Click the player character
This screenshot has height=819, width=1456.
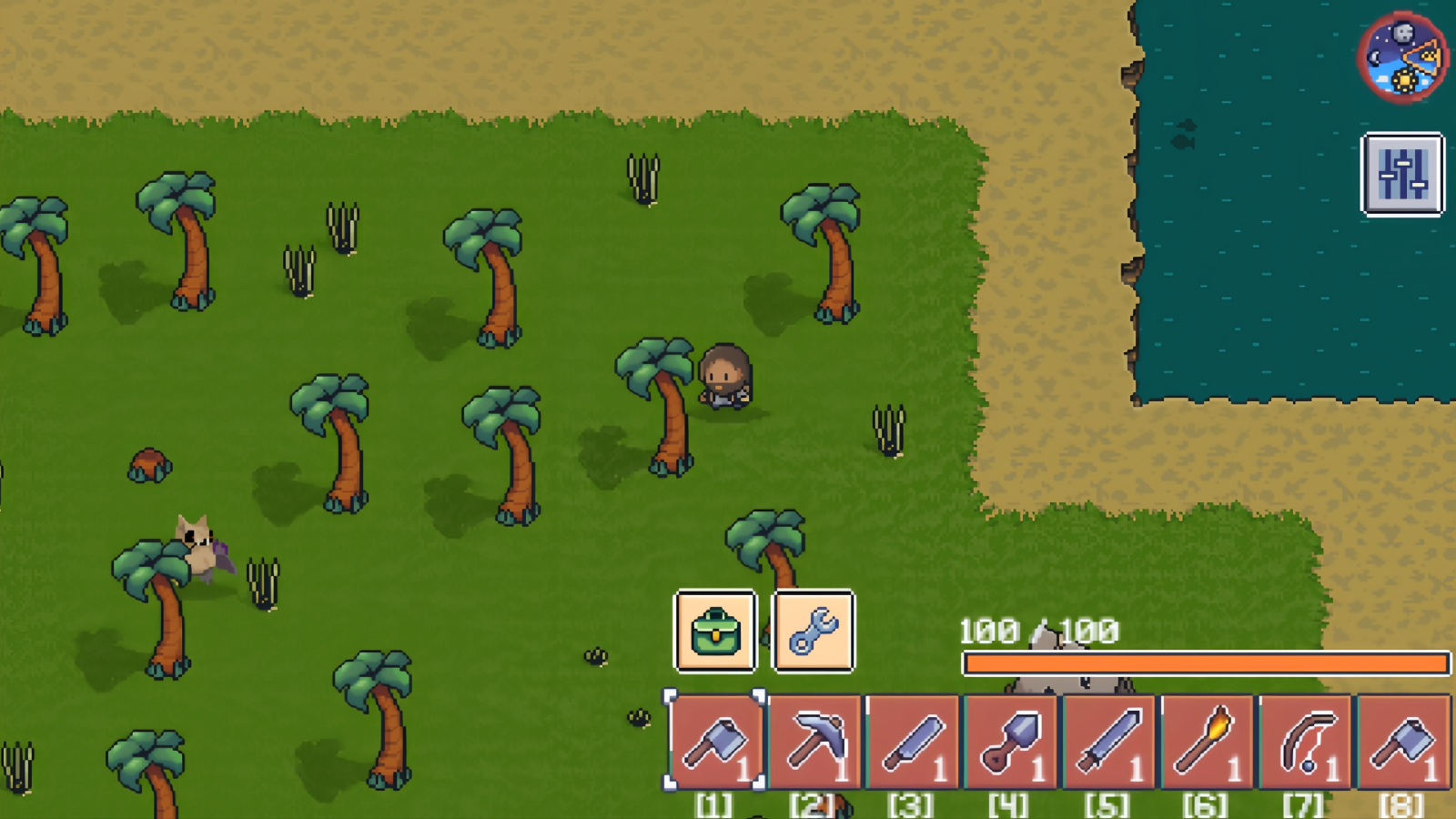pos(725,378)
